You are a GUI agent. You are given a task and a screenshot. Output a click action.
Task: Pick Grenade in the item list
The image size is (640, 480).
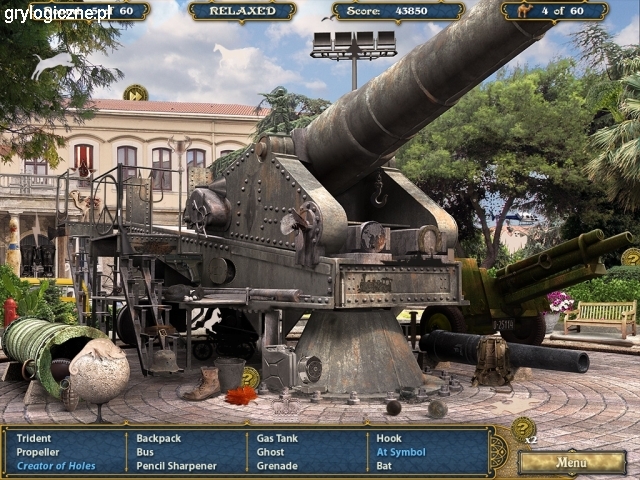277,466
